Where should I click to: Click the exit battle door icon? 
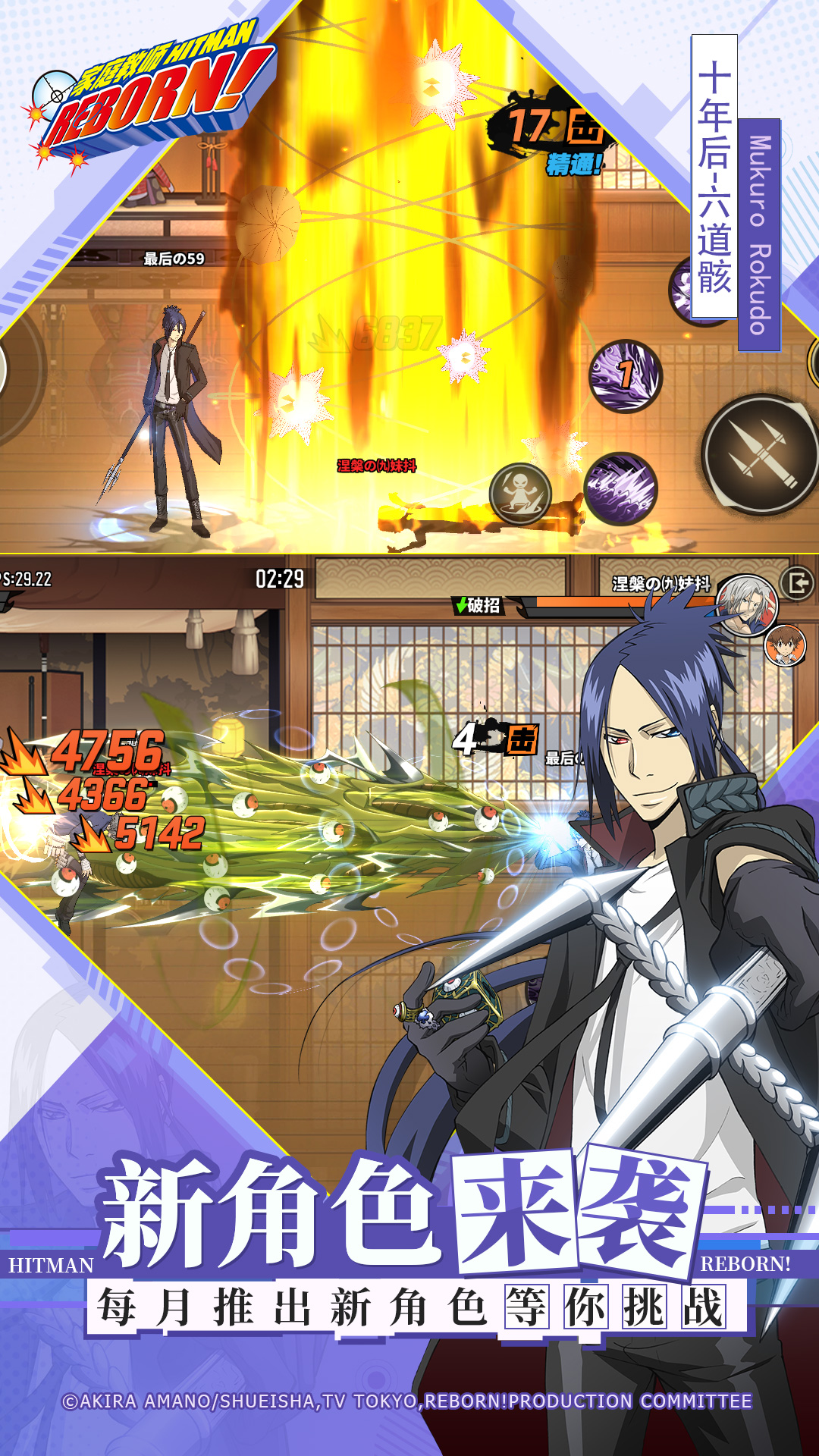pyautogui.click(x=799, y=583)
